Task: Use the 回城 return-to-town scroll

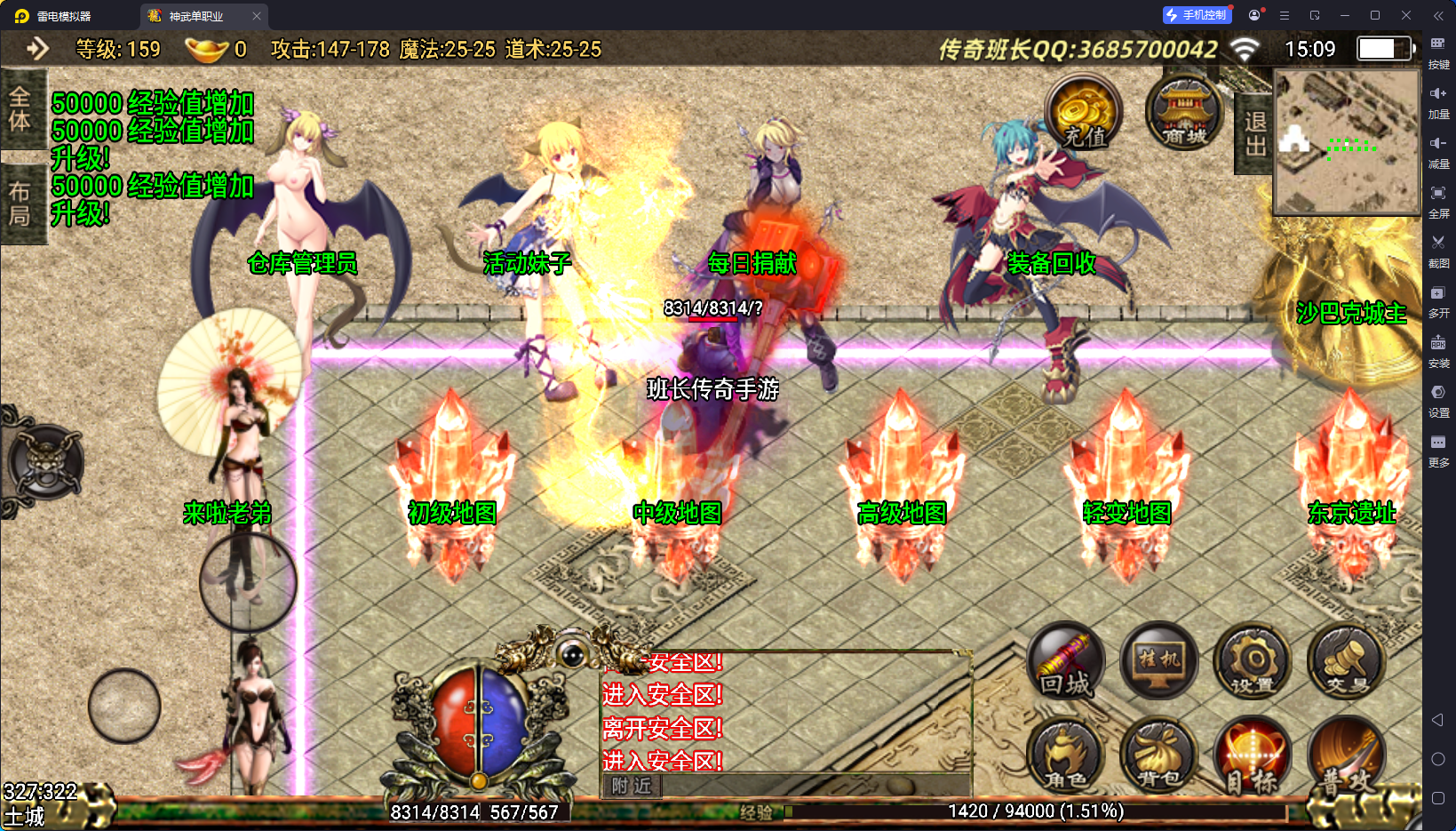Action: 1066,662
